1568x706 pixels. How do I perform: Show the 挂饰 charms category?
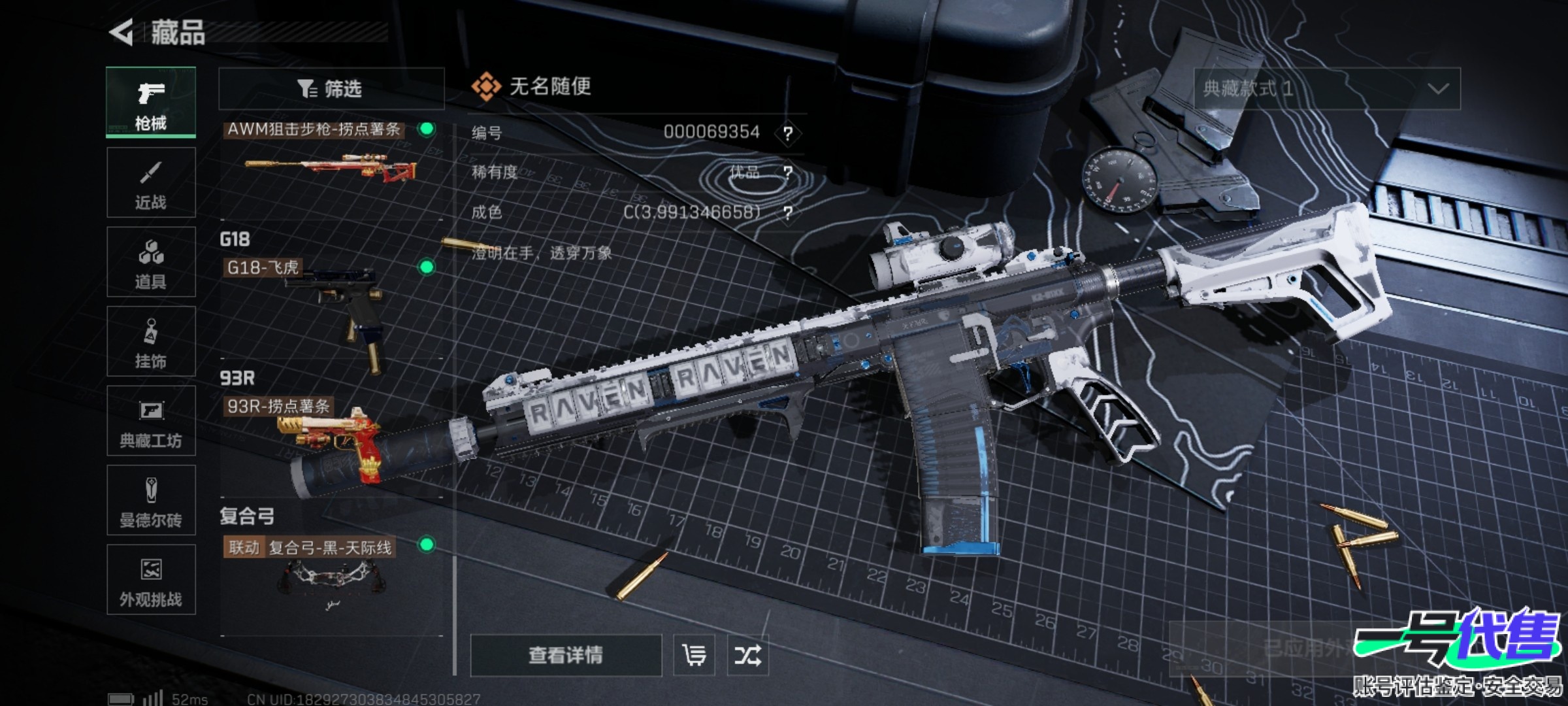point(151,341)
